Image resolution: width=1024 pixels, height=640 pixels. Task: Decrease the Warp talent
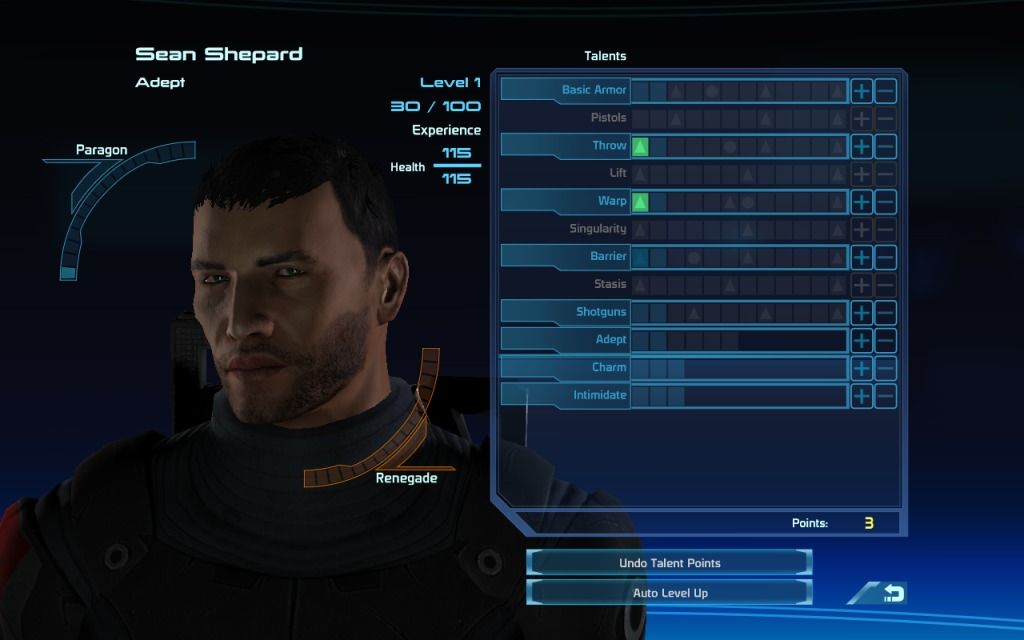tap(885, 202)
